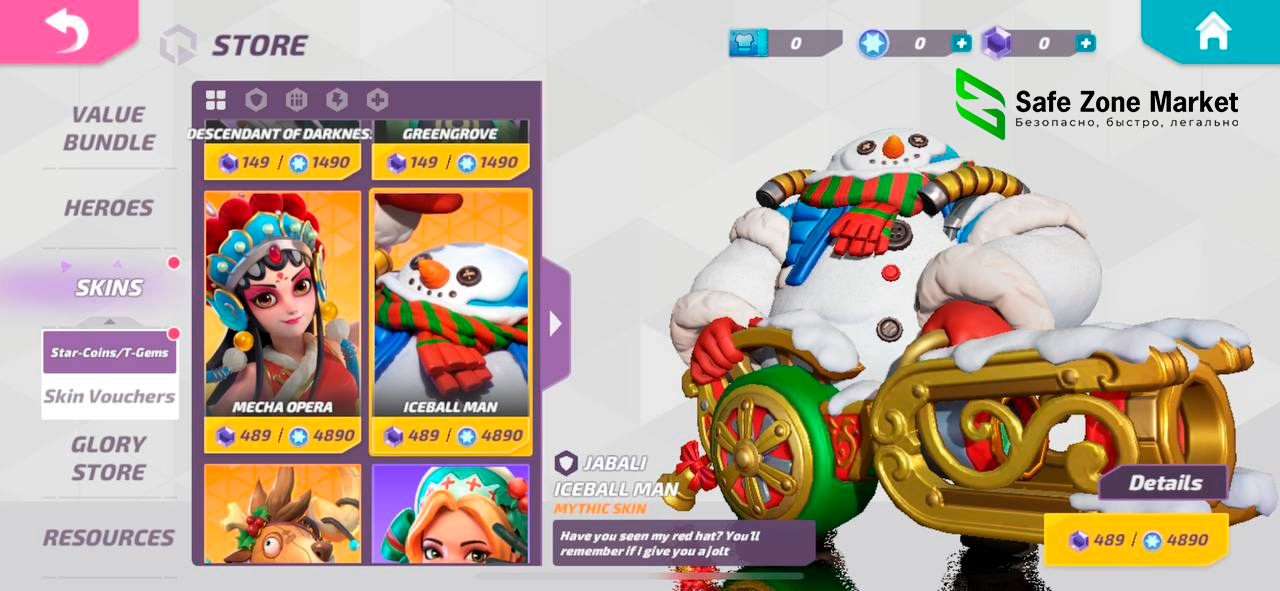
Task: Open the Resources store tab
Action: tap(109, 538)
